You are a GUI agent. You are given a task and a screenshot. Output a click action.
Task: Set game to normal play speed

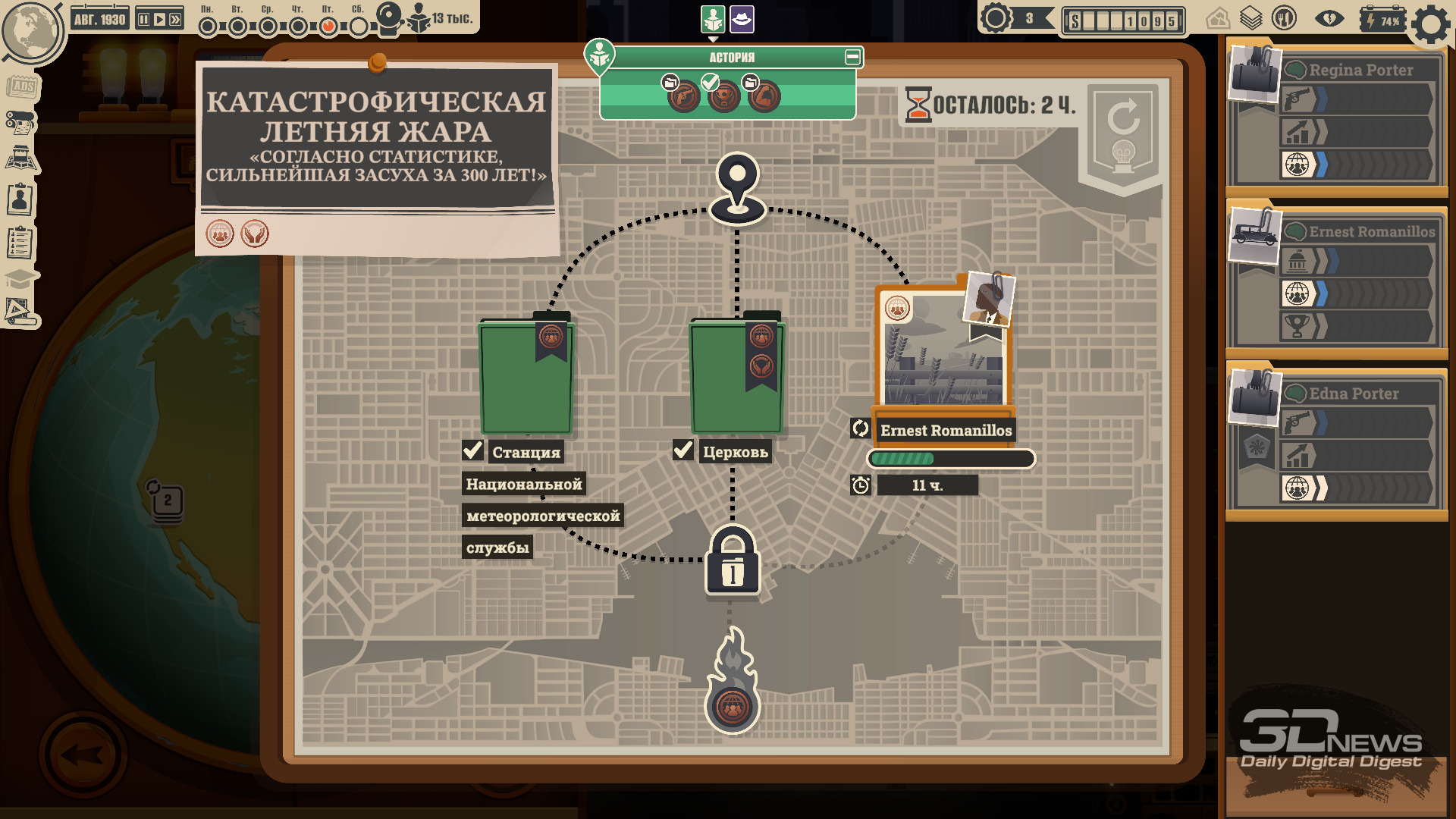click(159, 19)
